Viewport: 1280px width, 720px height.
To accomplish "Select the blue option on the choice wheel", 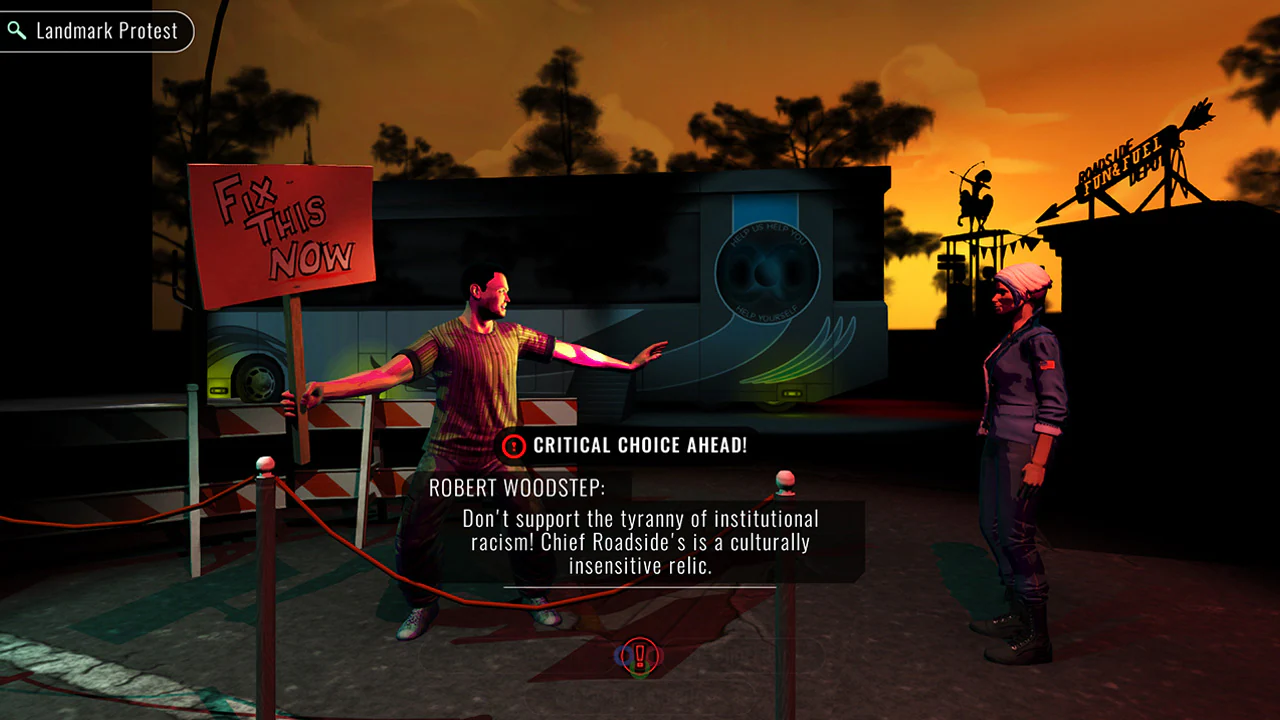I will [621, 655].
